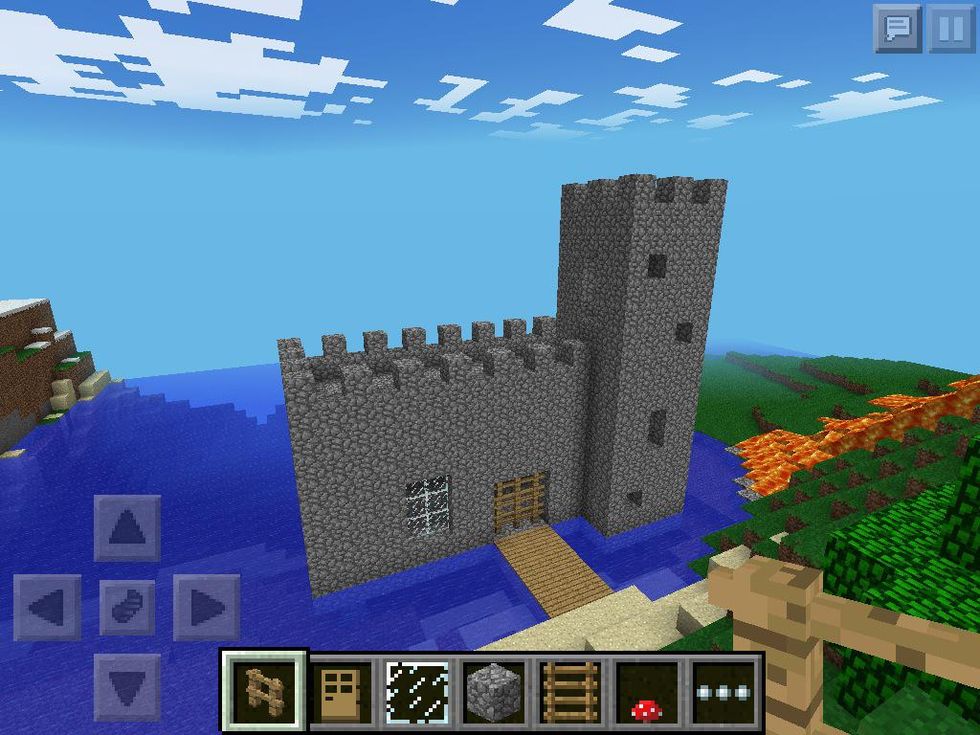The width and height of the screenshot is (980, 735).
Task: Select the wooden door hotbar slot
Action: (342, 690)
